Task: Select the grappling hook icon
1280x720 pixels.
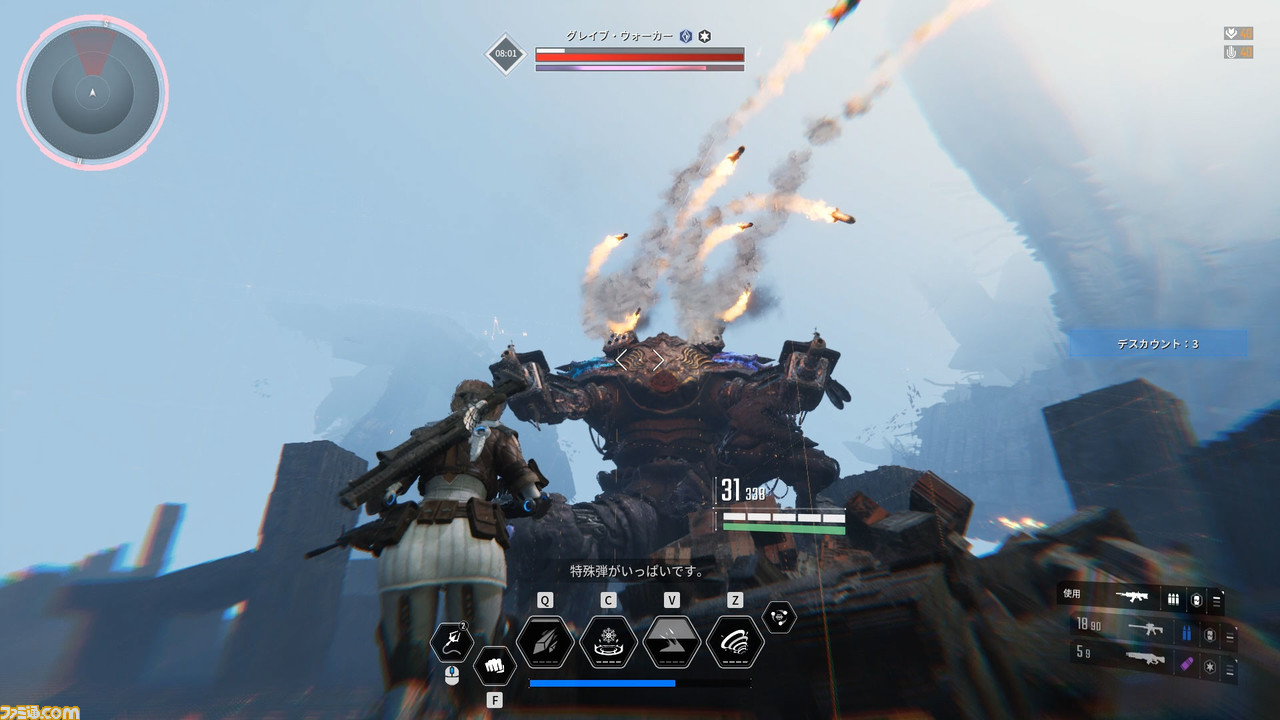Action: point(451,643)
